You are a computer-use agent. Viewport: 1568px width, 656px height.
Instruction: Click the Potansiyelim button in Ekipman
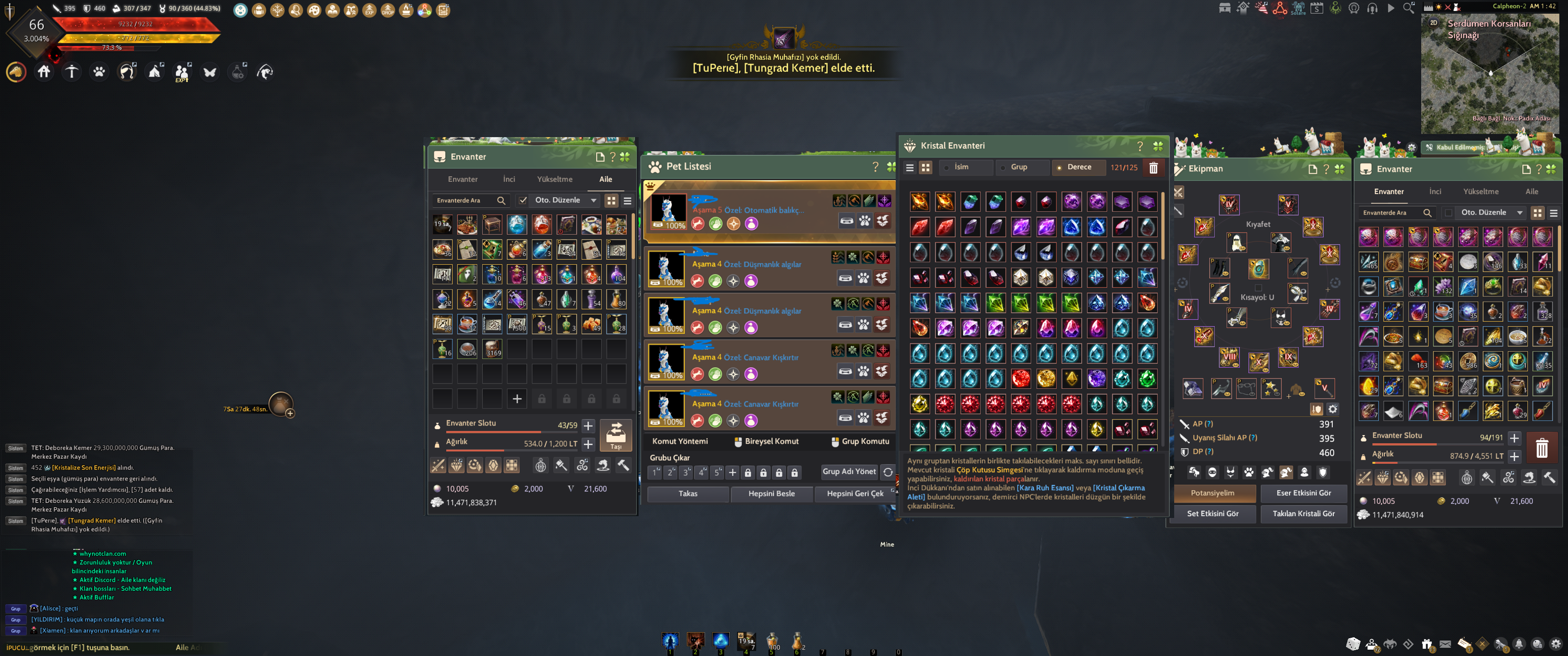point(1215,493)
